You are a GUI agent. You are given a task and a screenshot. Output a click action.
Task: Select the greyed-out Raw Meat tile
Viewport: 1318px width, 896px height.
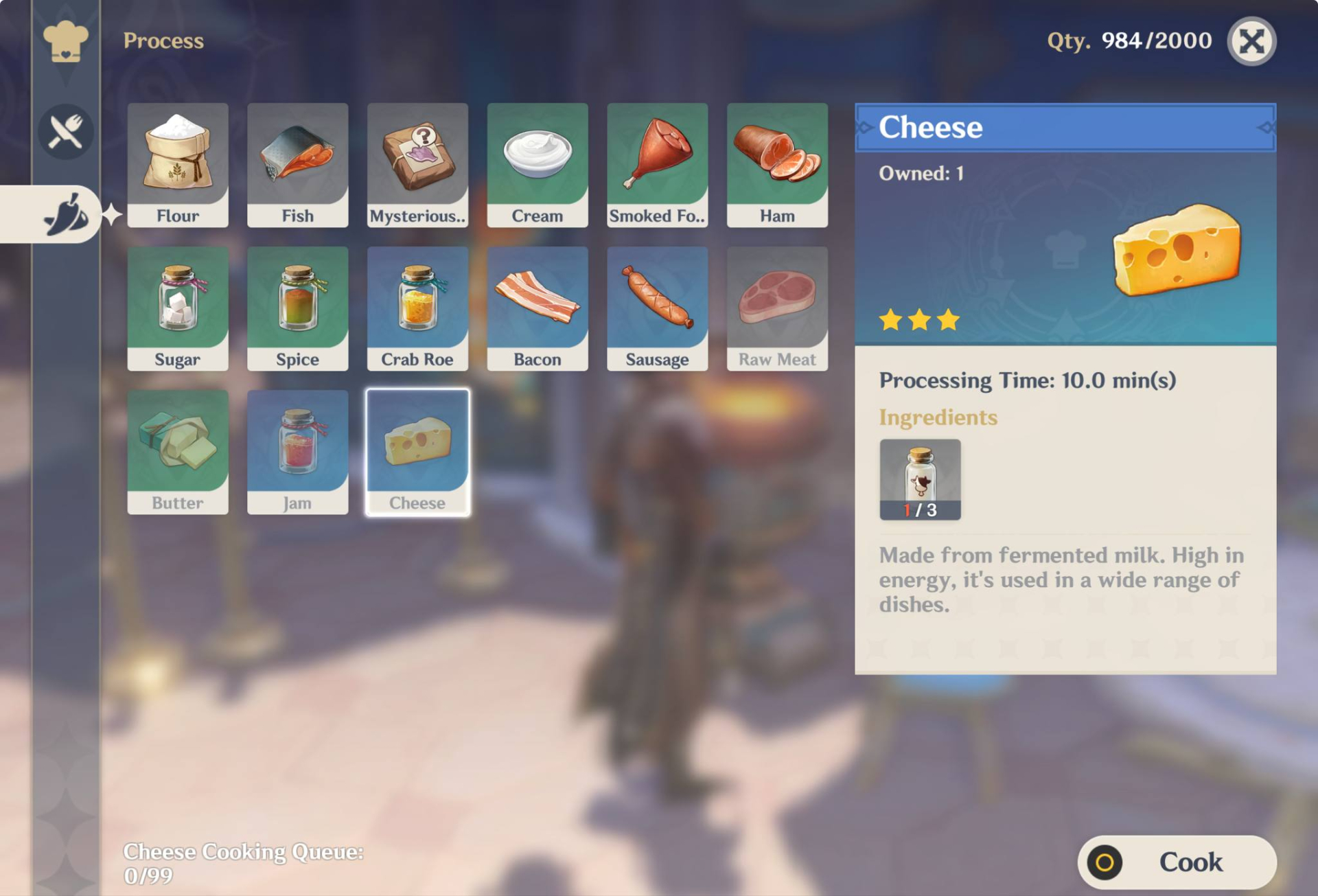[777, 308]
